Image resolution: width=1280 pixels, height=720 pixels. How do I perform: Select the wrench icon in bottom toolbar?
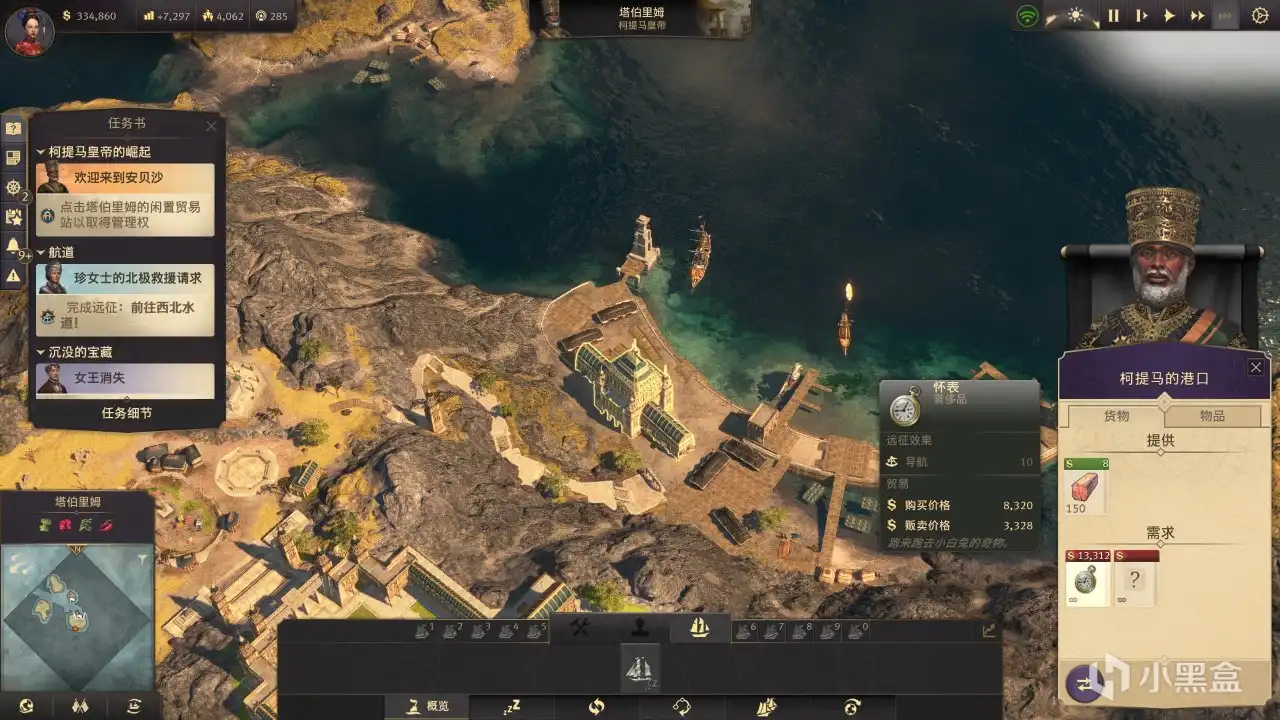(578, 629)
